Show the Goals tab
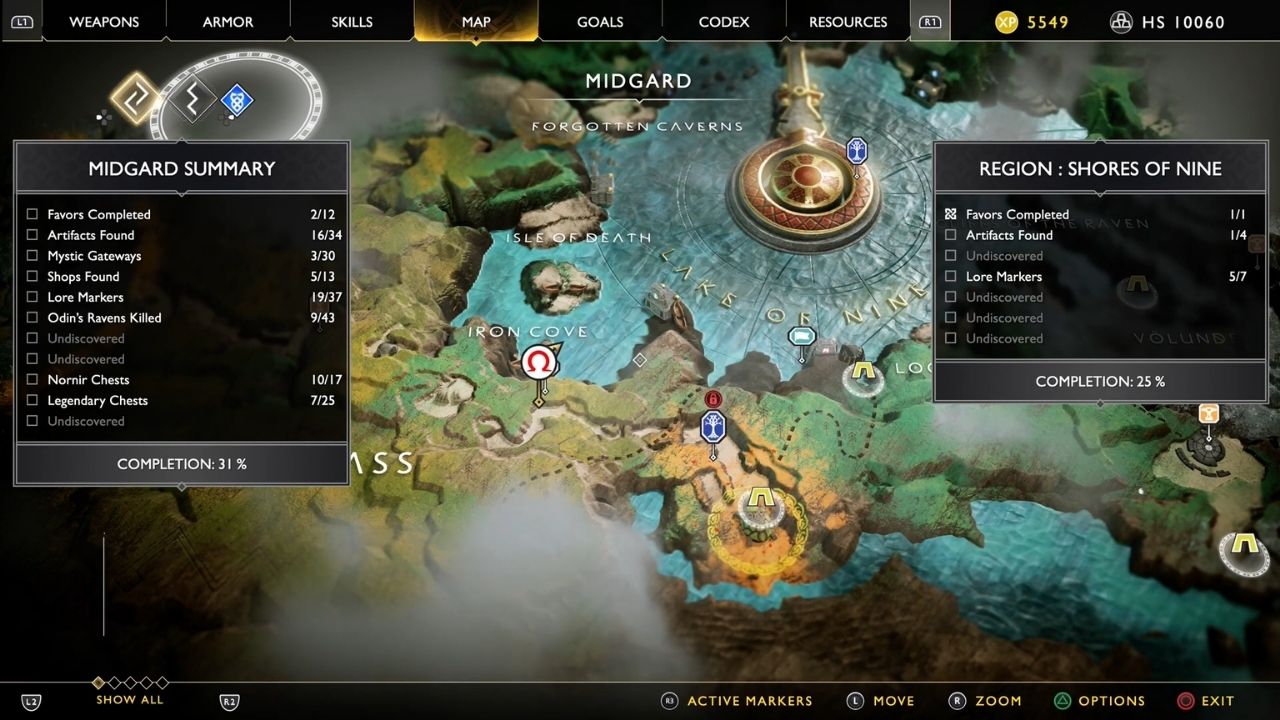The image size is (1280, 720). click(600, 22)
